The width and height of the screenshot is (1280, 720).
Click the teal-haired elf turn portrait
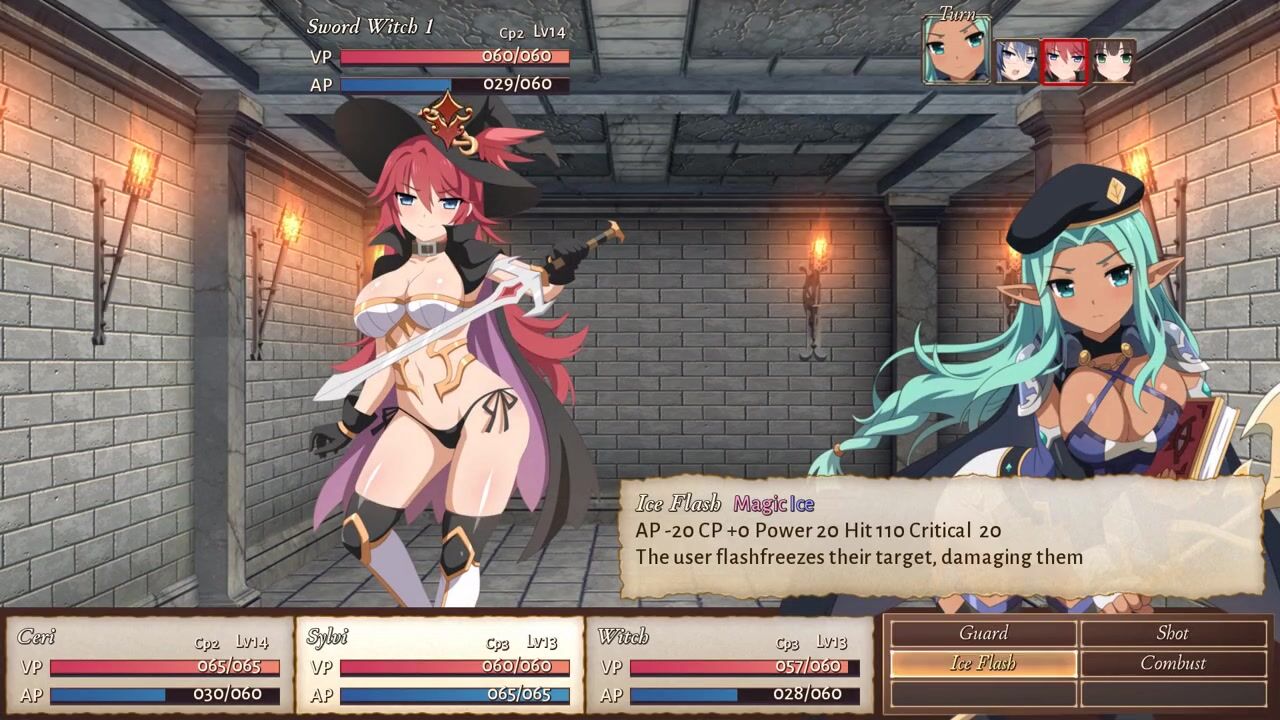(957, 49)
